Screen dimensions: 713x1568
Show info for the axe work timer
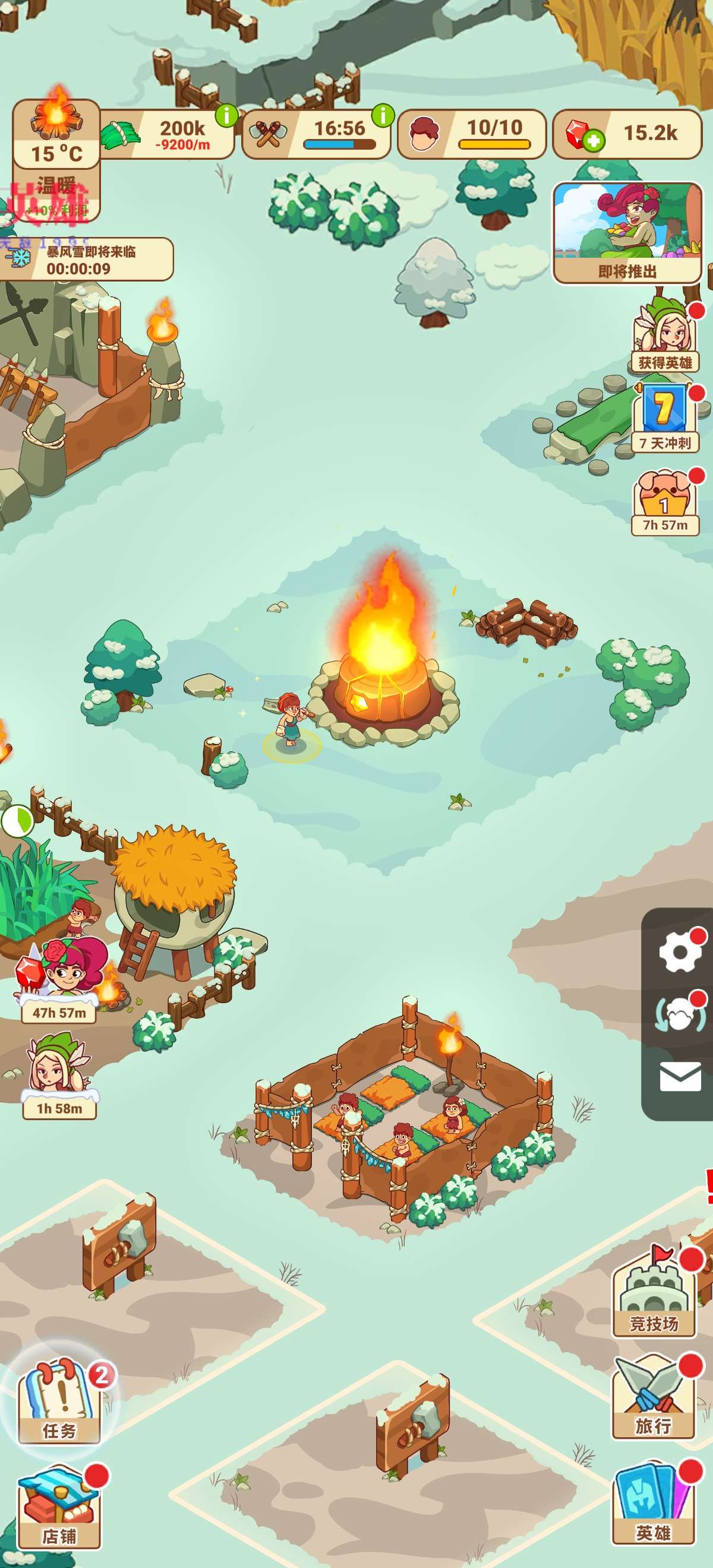pyautogui.click(x=383, y=115)
